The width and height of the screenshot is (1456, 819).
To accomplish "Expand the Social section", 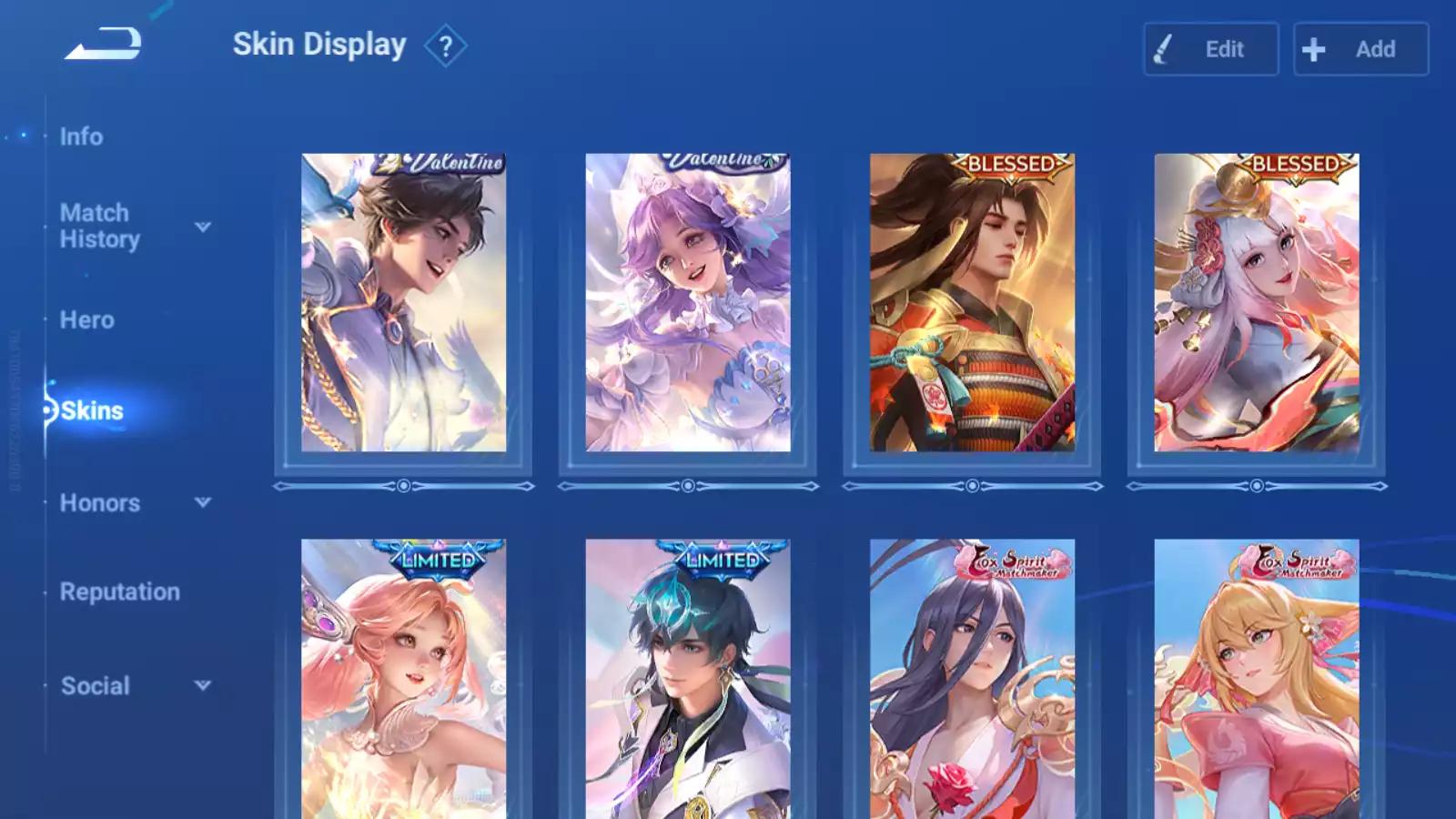I will (203, 685).
